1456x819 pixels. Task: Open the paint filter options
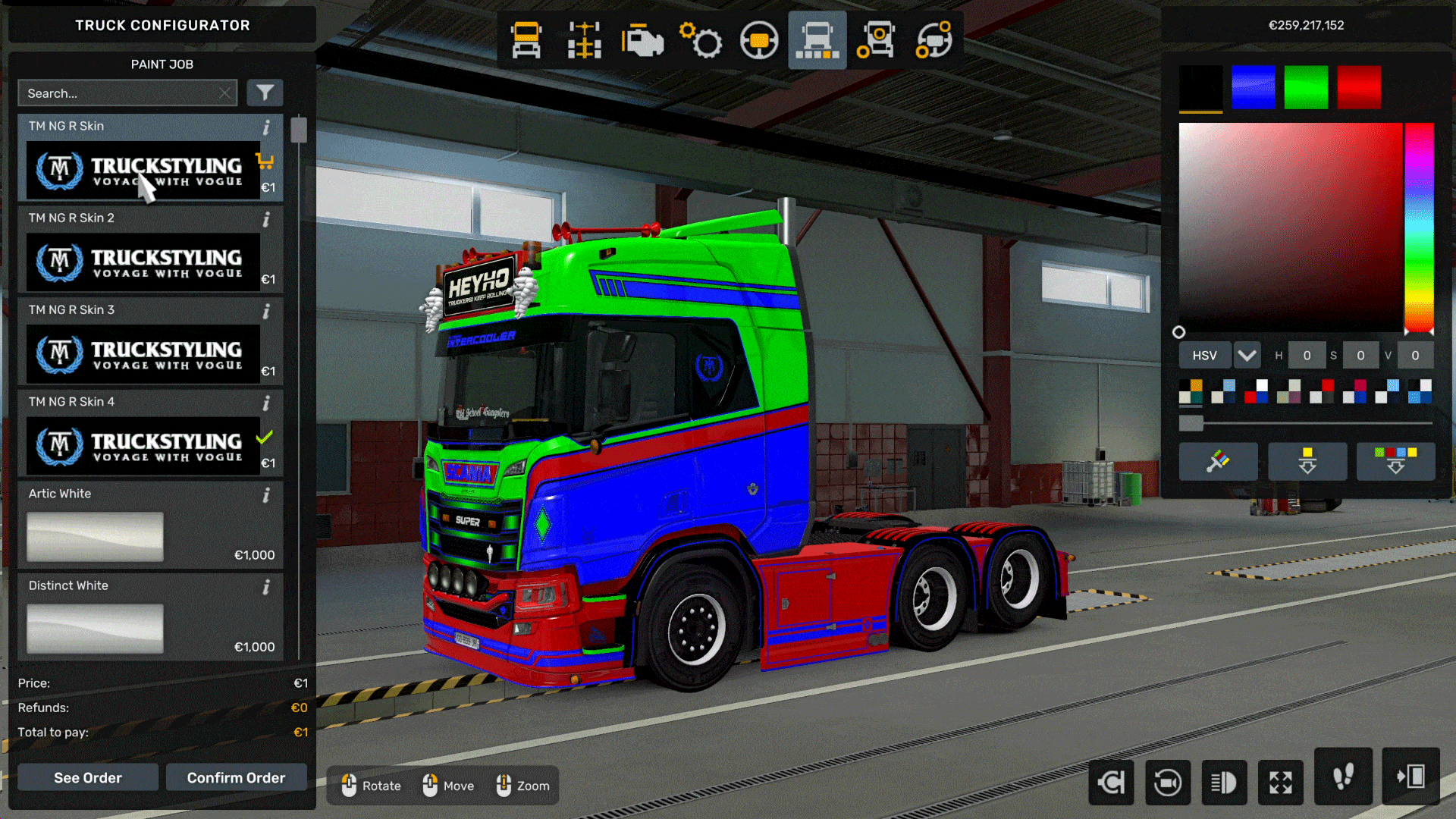tap(264, 93)
